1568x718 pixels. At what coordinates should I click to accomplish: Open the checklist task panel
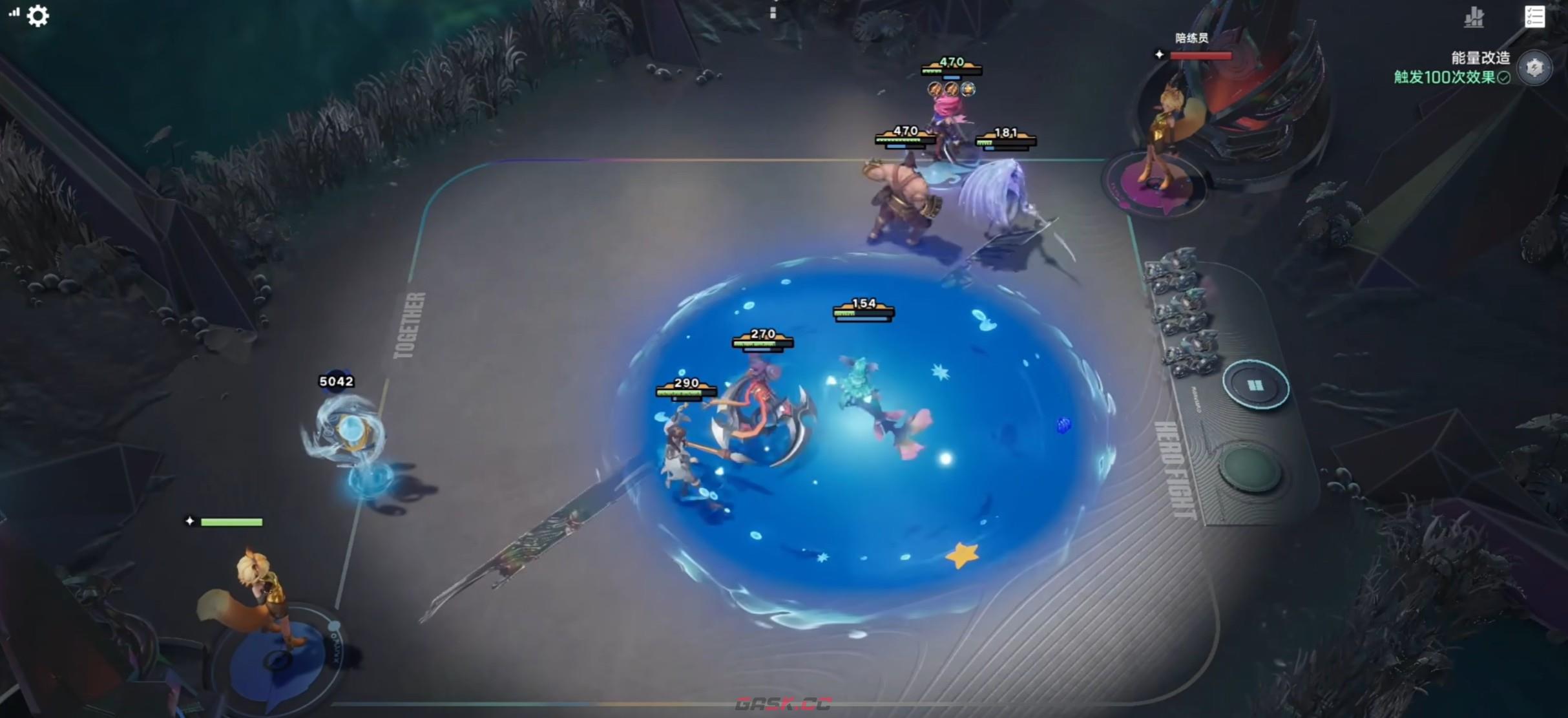[1534, 17]
